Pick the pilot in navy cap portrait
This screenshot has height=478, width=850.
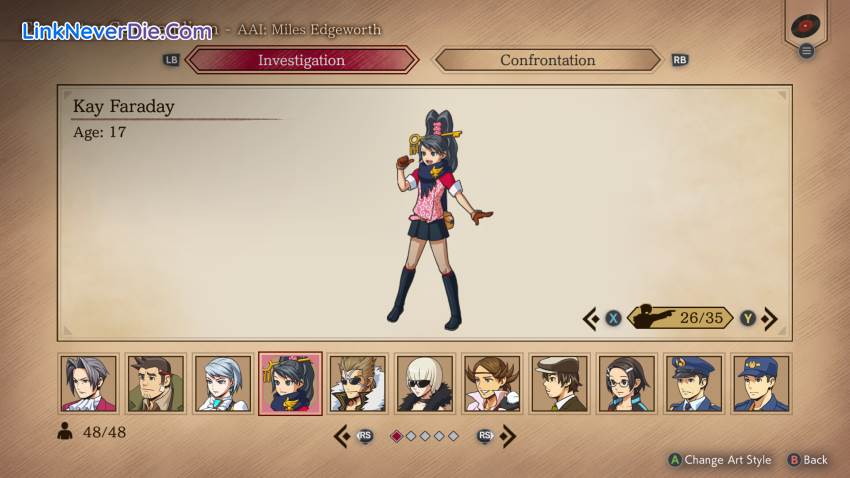[695, 383]
